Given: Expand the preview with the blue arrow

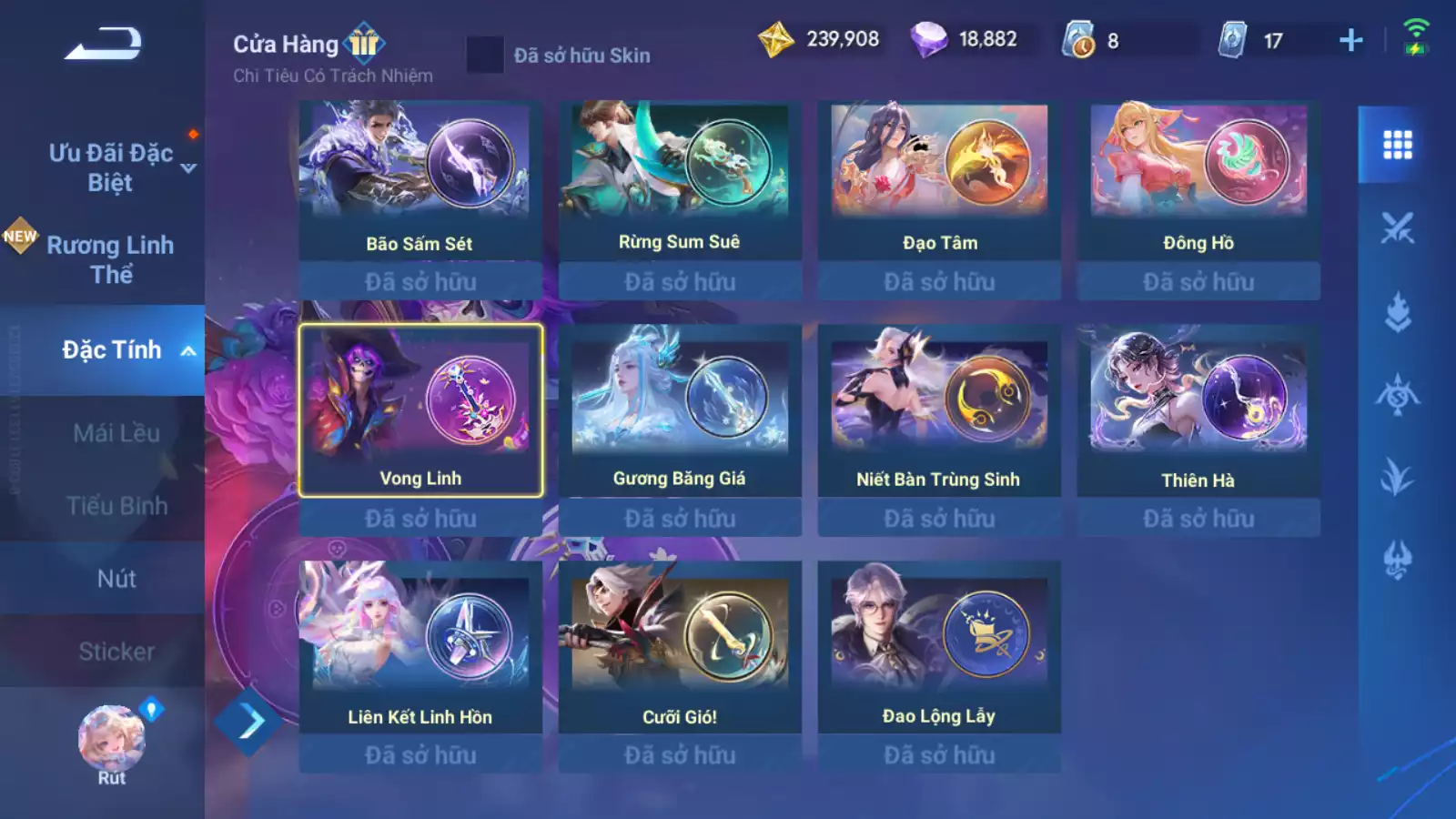Looking at the screenshot, I should point(248,723).
